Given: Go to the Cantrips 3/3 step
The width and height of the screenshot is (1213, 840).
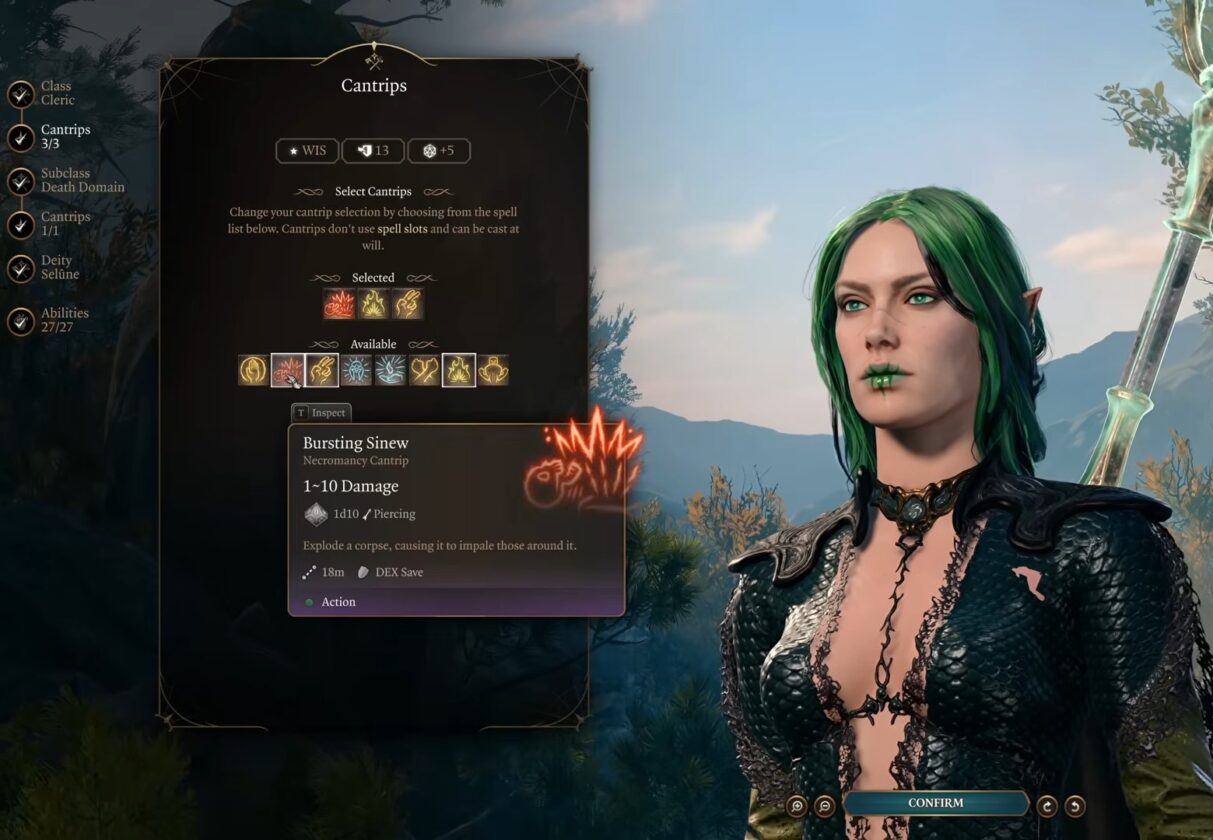Looking at the screenshot, I should (21, 137).
